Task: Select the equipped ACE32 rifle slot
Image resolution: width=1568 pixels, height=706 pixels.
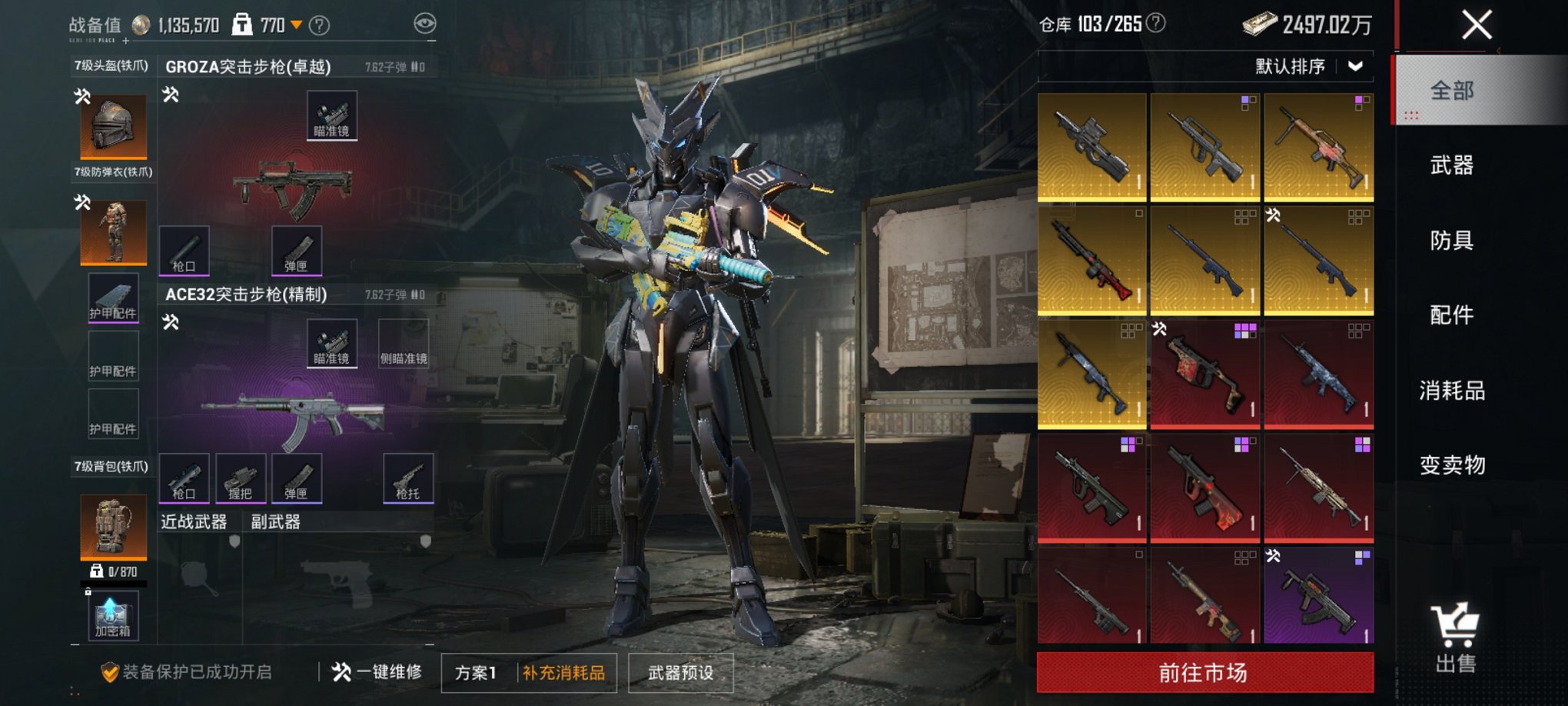Action: pos(293,415)
